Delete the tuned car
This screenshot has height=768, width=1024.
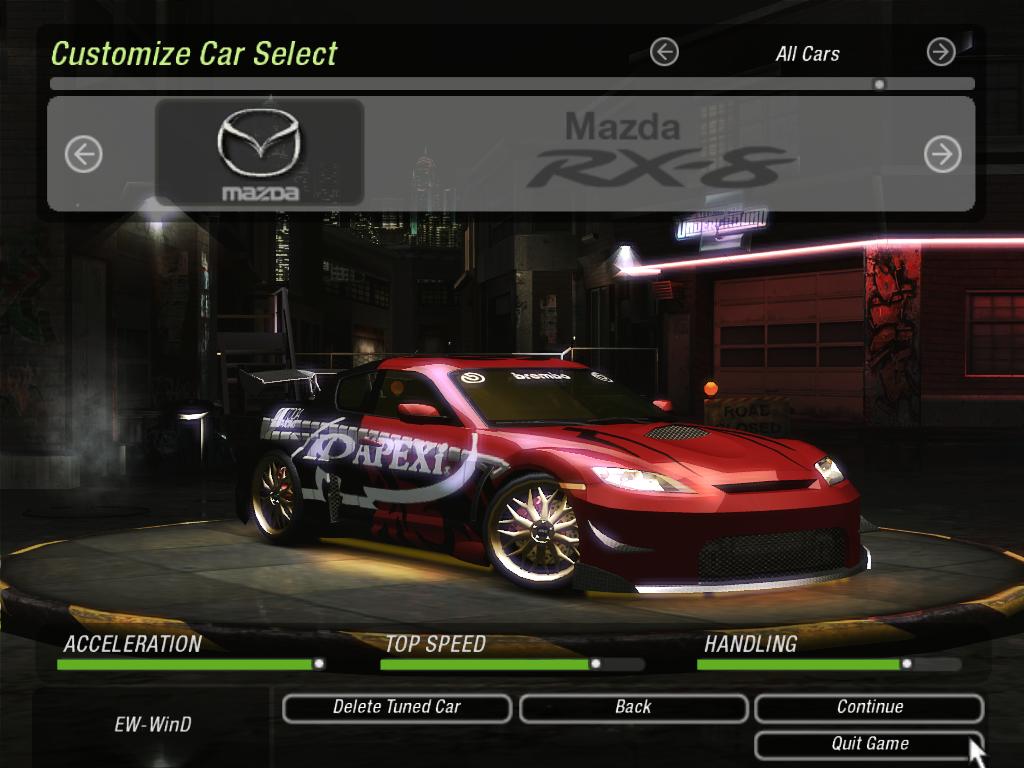tap(397, 707)
